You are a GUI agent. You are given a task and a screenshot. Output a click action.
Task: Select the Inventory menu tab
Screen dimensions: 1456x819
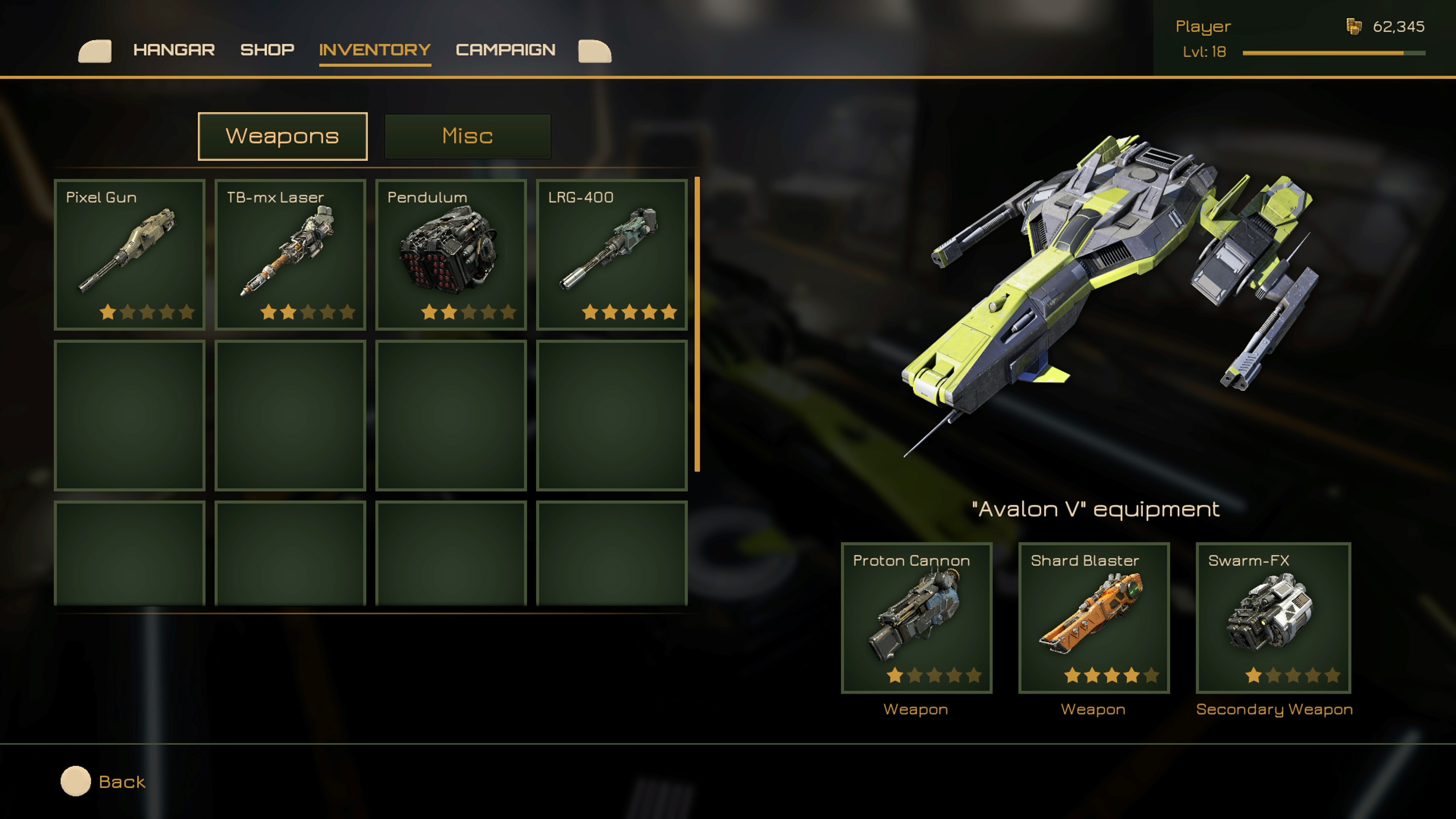pos(375,50)
